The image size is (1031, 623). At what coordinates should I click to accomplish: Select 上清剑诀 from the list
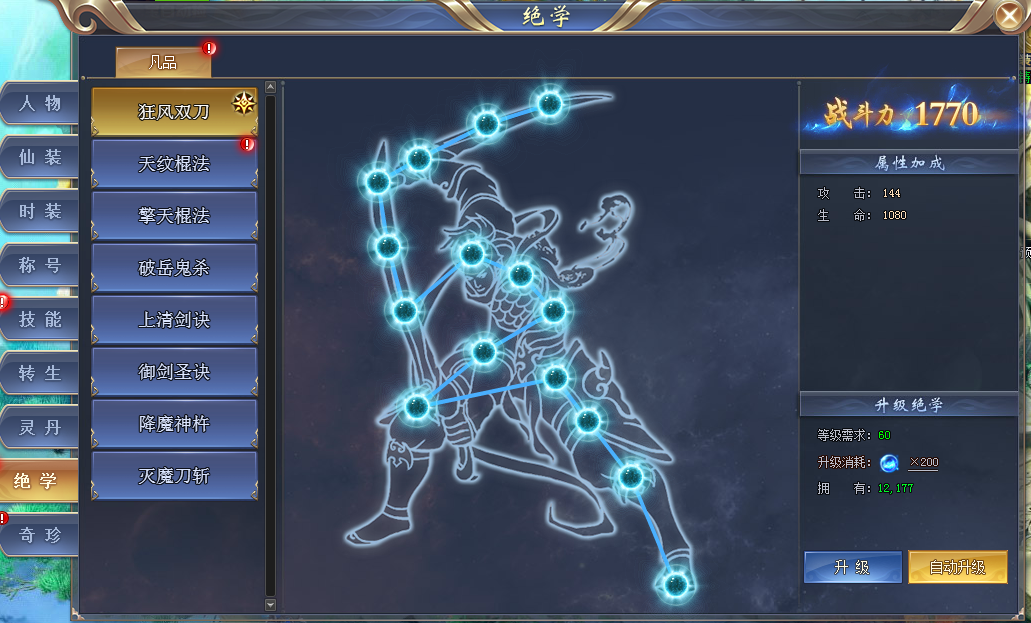pyautogui.click(x=174, y=320)
